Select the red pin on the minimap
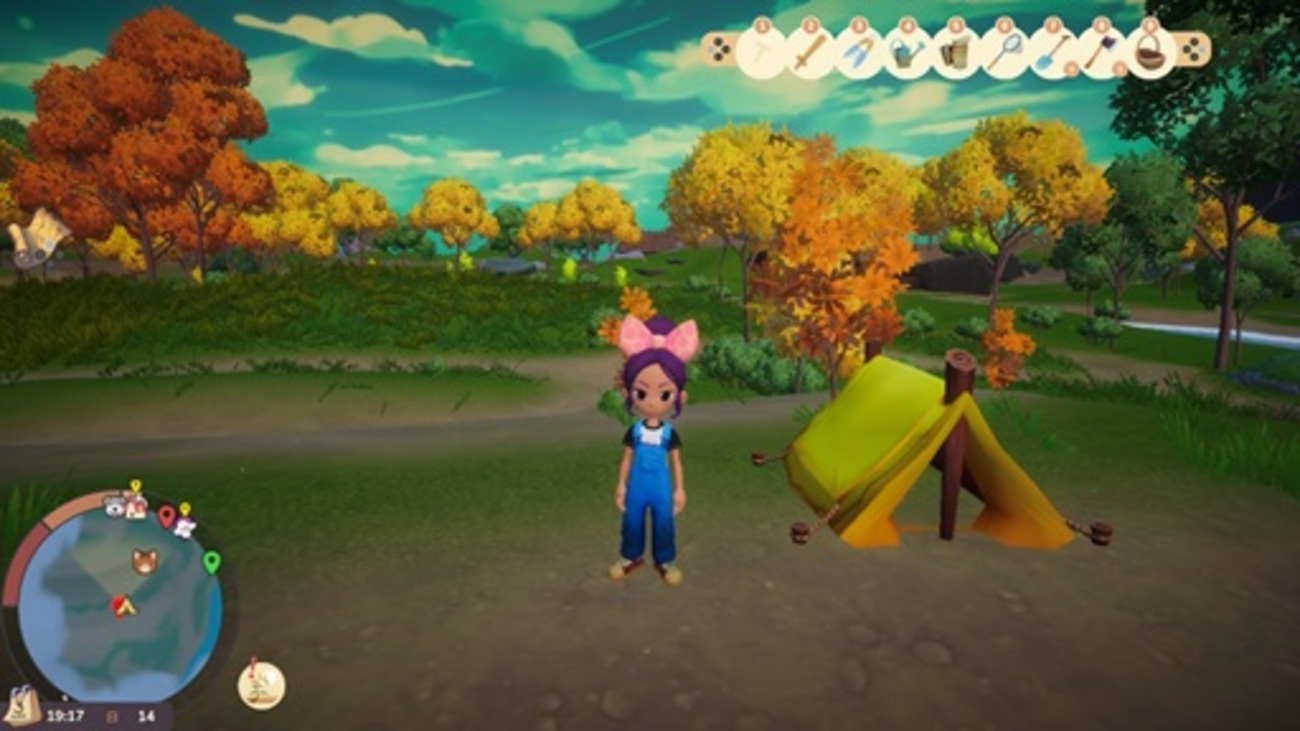 [166, 516]
